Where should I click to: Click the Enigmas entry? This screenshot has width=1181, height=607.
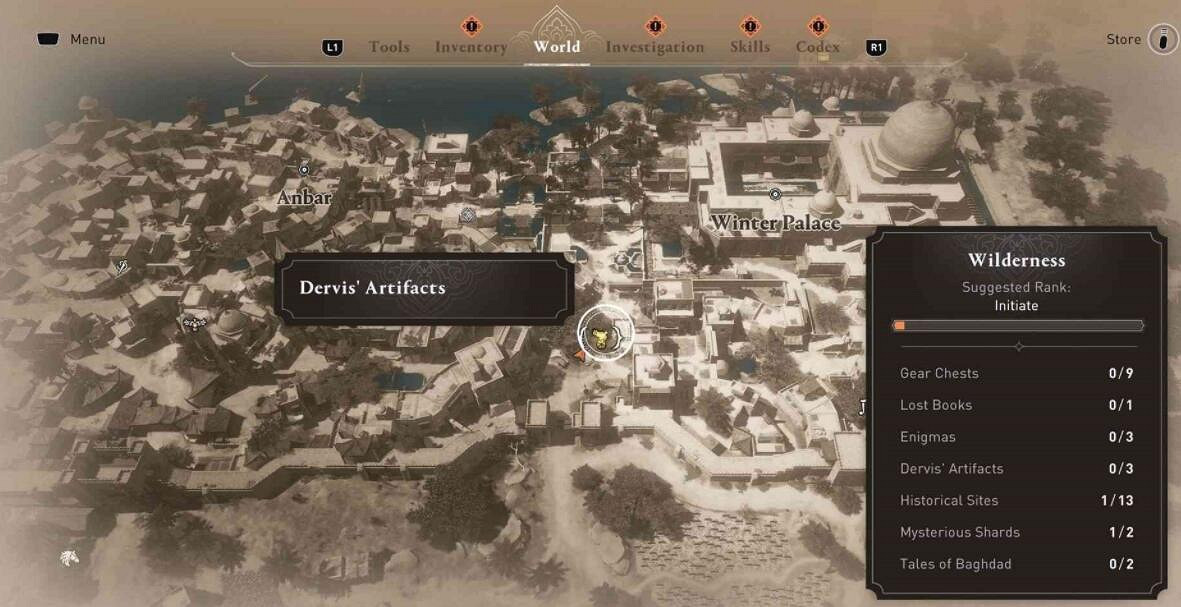pos(1017,437)
